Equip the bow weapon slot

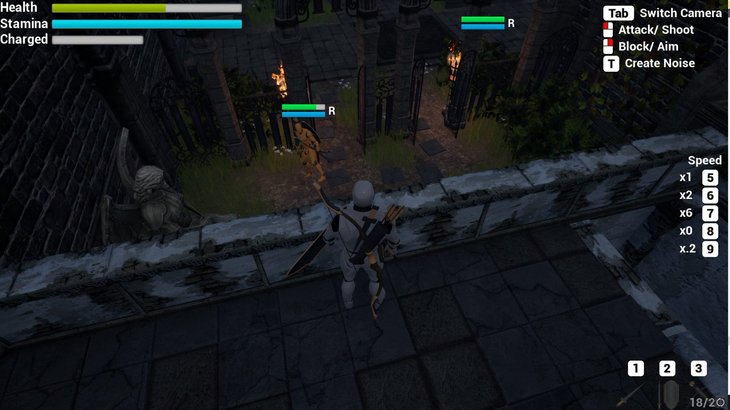click(698, 389)
